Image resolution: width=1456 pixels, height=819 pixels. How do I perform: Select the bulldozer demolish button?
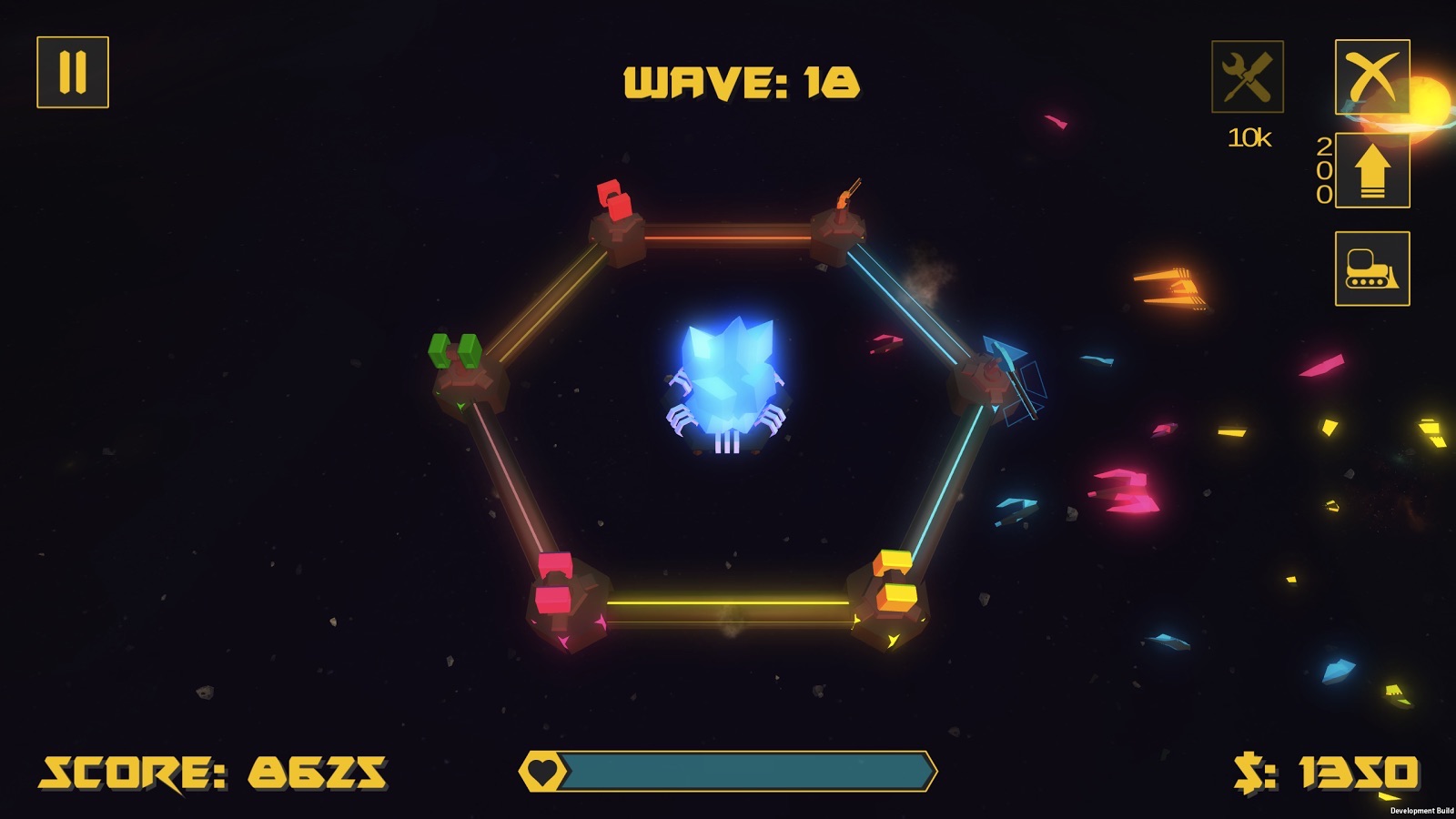[x=1372, y=268]
